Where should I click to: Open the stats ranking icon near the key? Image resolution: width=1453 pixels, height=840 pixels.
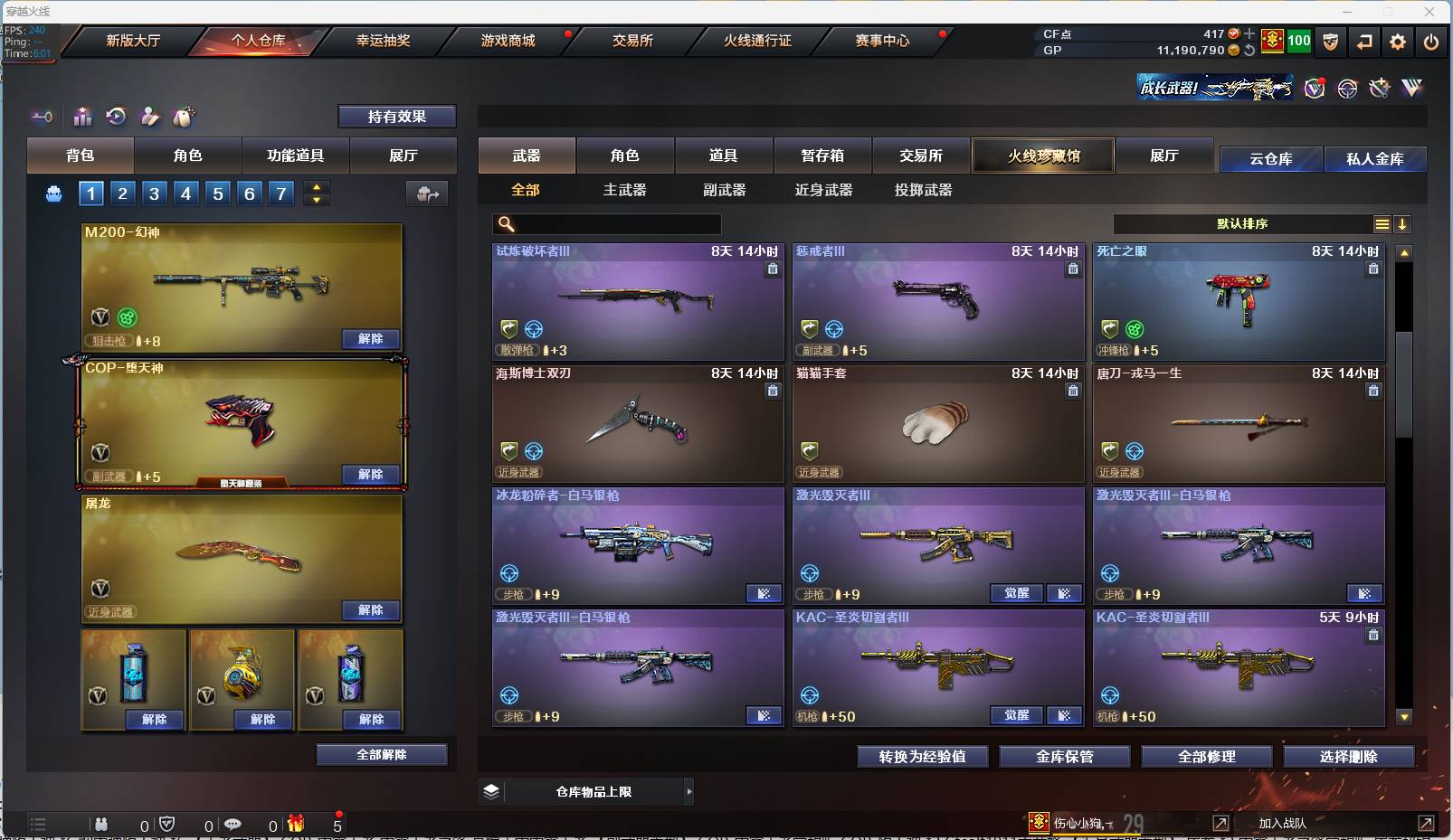pos(82,117)
